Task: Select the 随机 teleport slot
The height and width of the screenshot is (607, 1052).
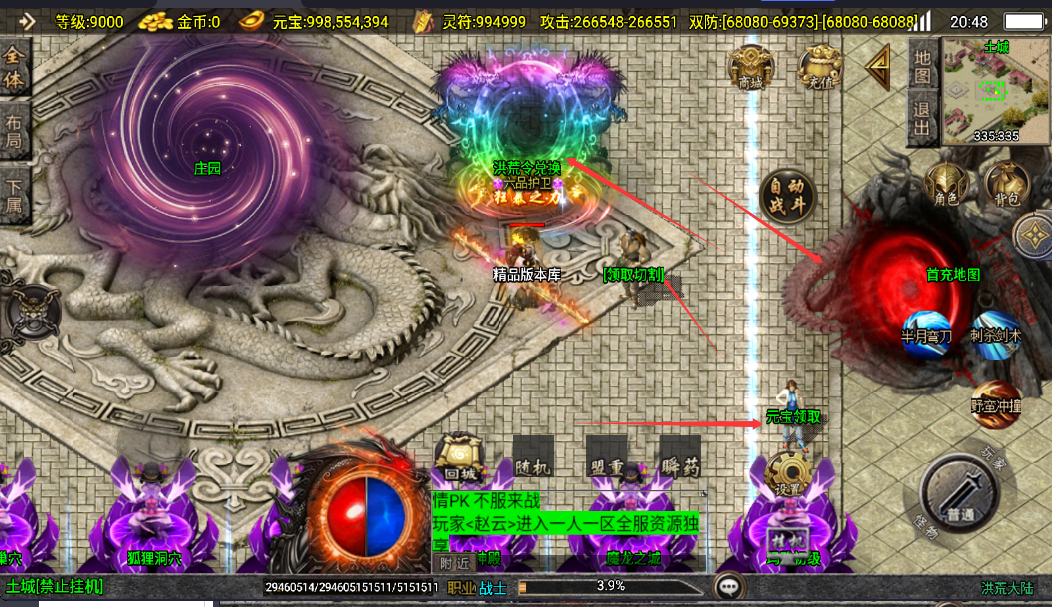Action: click(x=532, y=460)
